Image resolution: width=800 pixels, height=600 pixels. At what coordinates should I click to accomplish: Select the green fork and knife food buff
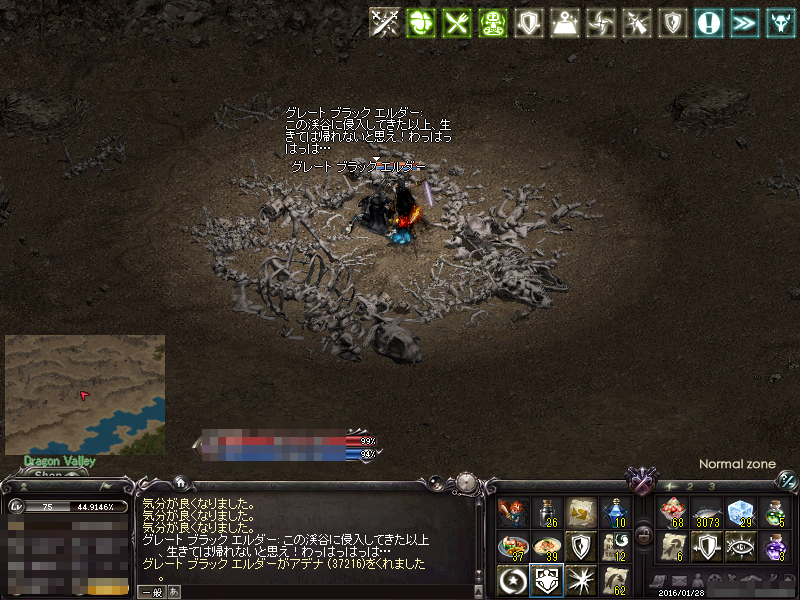[456, 22]
